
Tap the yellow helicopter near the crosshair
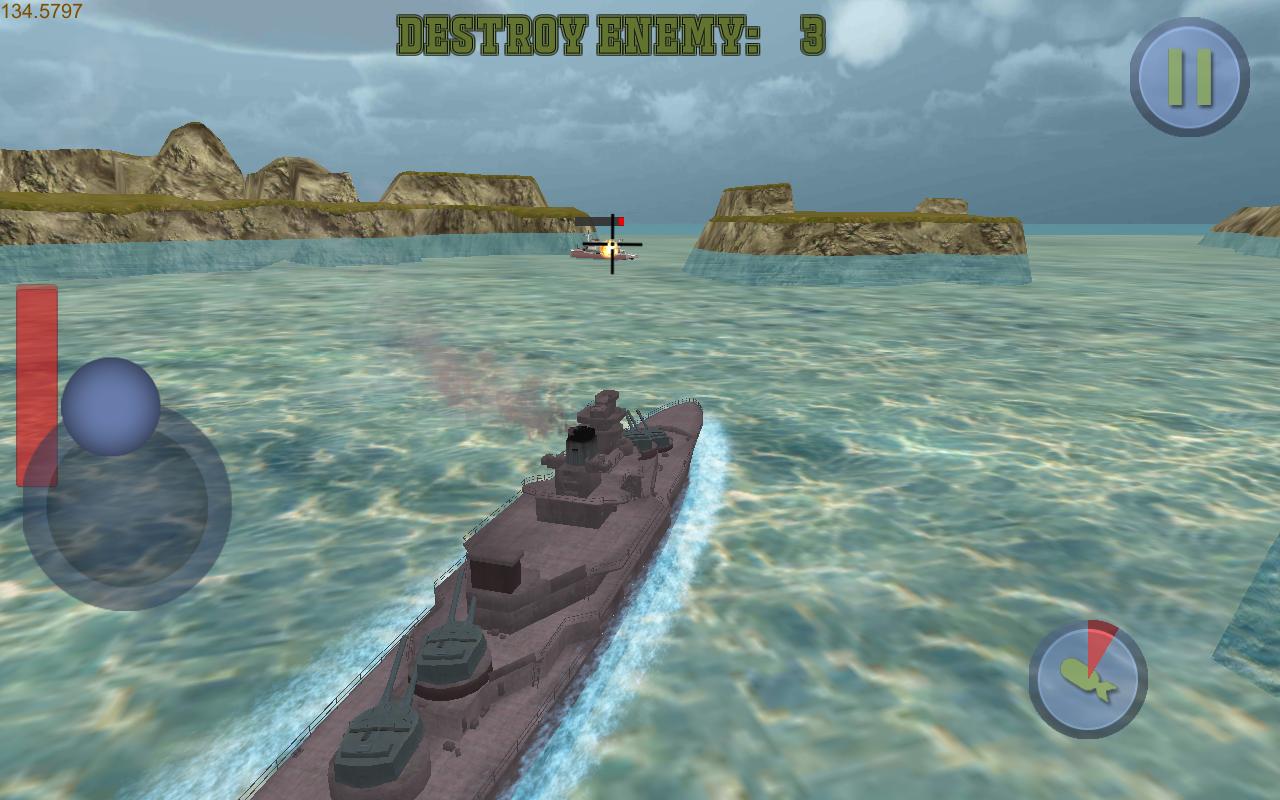tap(606, 249)
